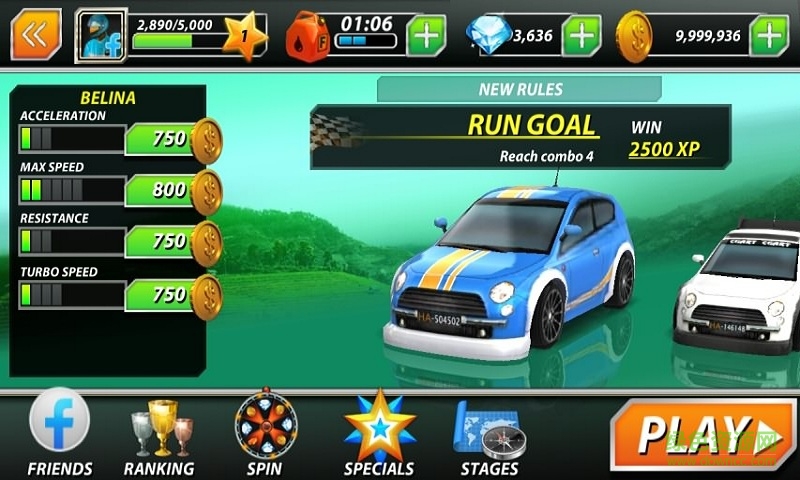The height and width of the screenshot is (480, 800).
Task: Add more gold coins with the plus button
Action: [768, 36]
